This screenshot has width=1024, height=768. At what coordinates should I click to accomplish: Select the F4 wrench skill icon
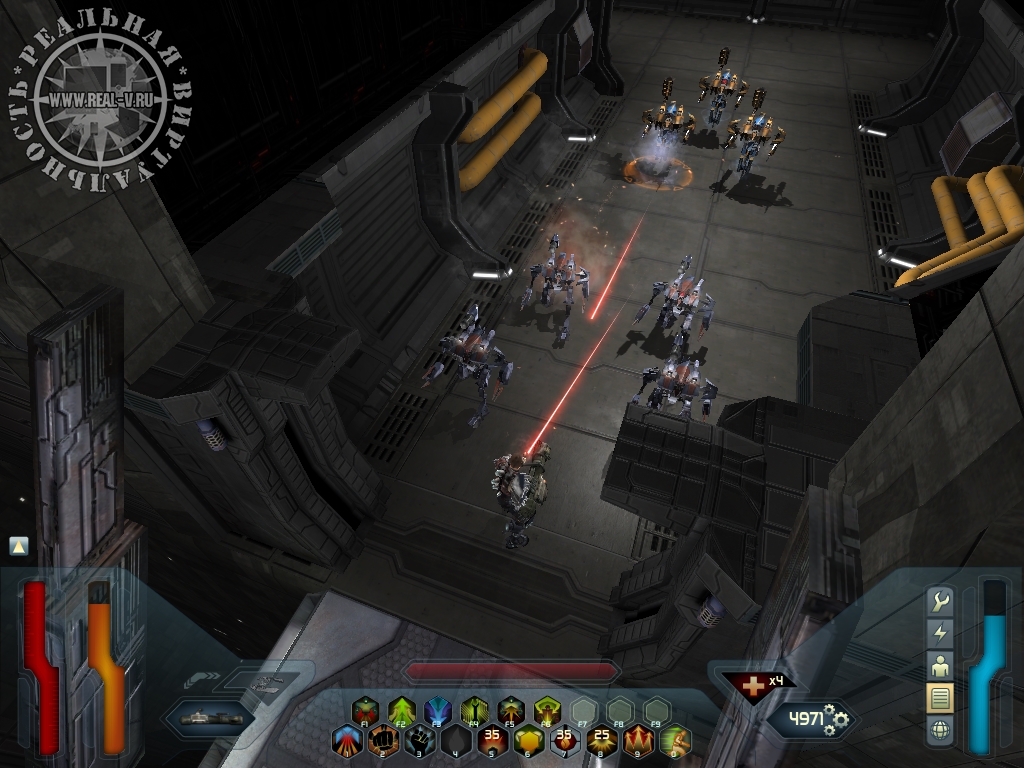tap(474, 712)
